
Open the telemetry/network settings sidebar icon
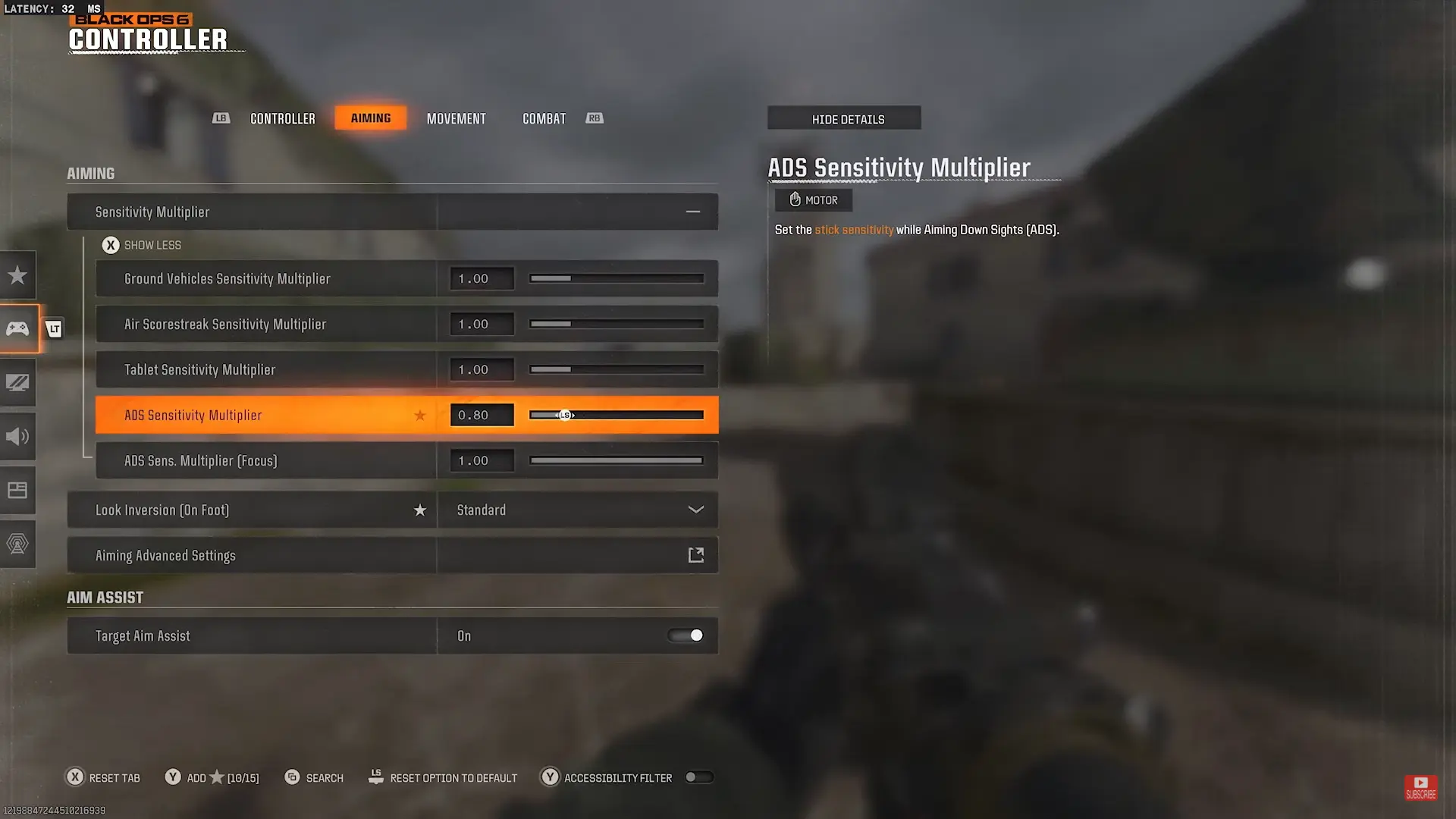click(17, 543)
